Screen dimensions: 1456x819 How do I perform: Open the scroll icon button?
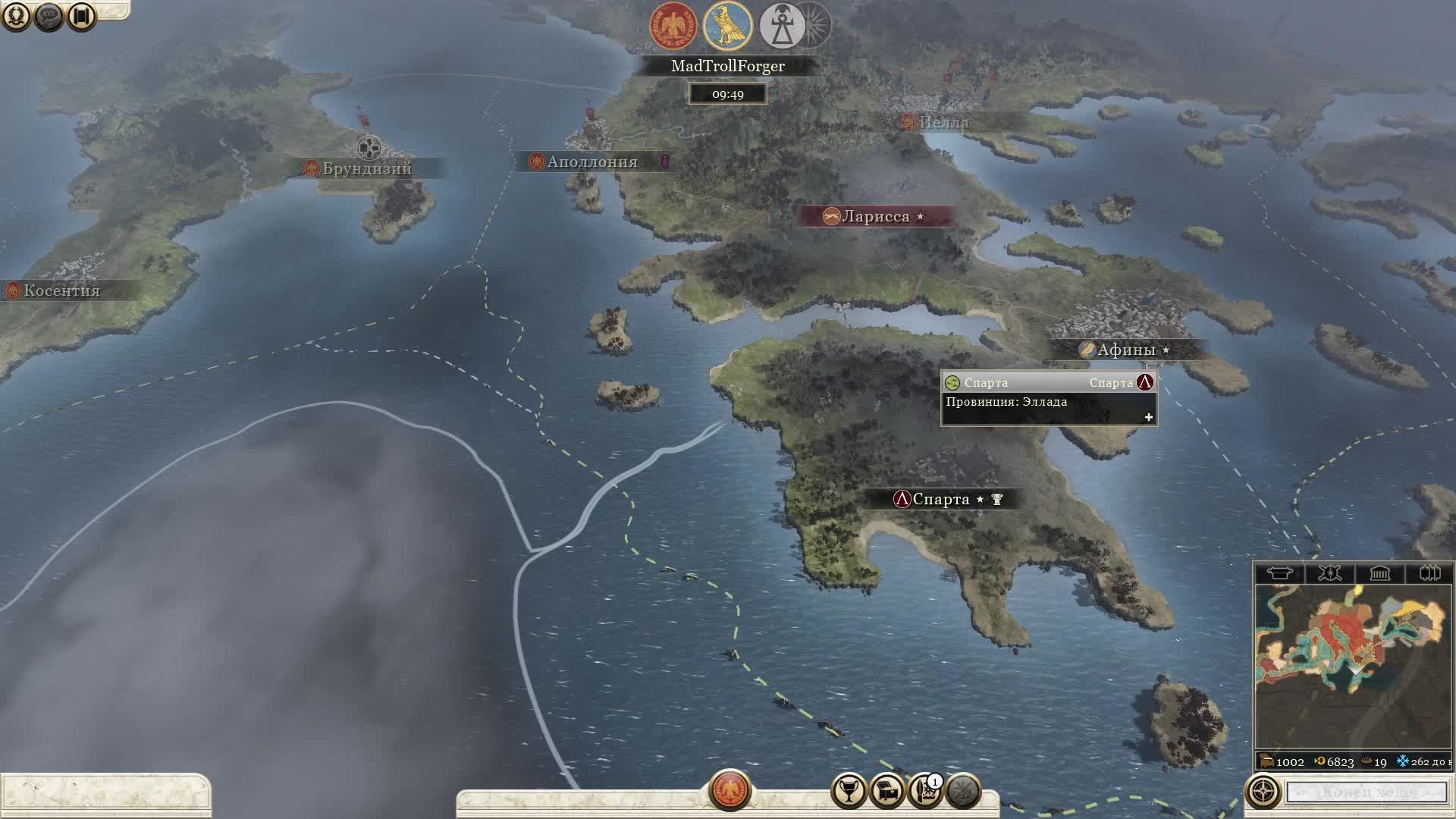(x=82, y=16)
